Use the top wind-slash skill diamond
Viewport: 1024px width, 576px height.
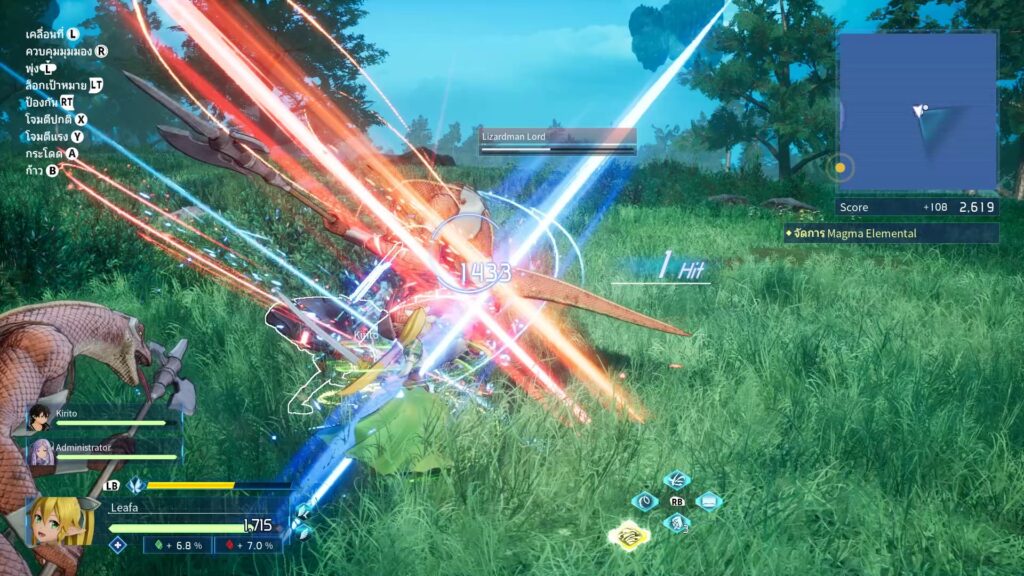677,481
